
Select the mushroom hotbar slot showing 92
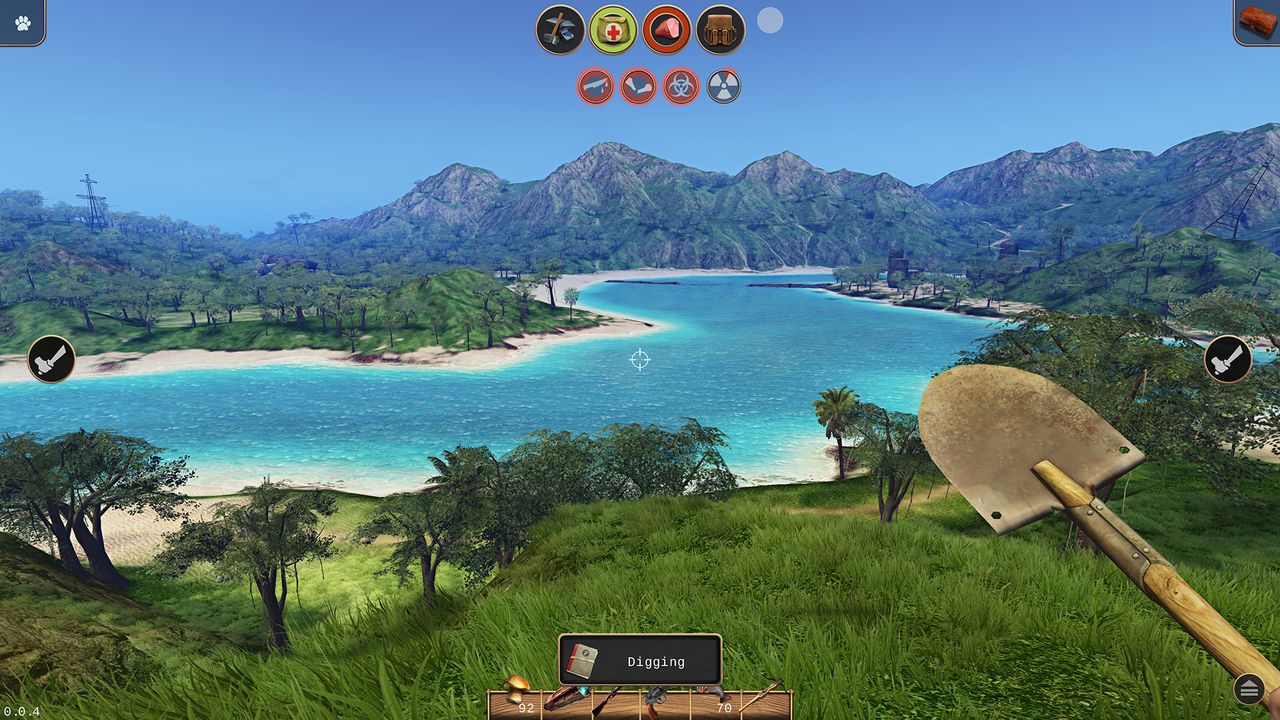tap(515, 700)
